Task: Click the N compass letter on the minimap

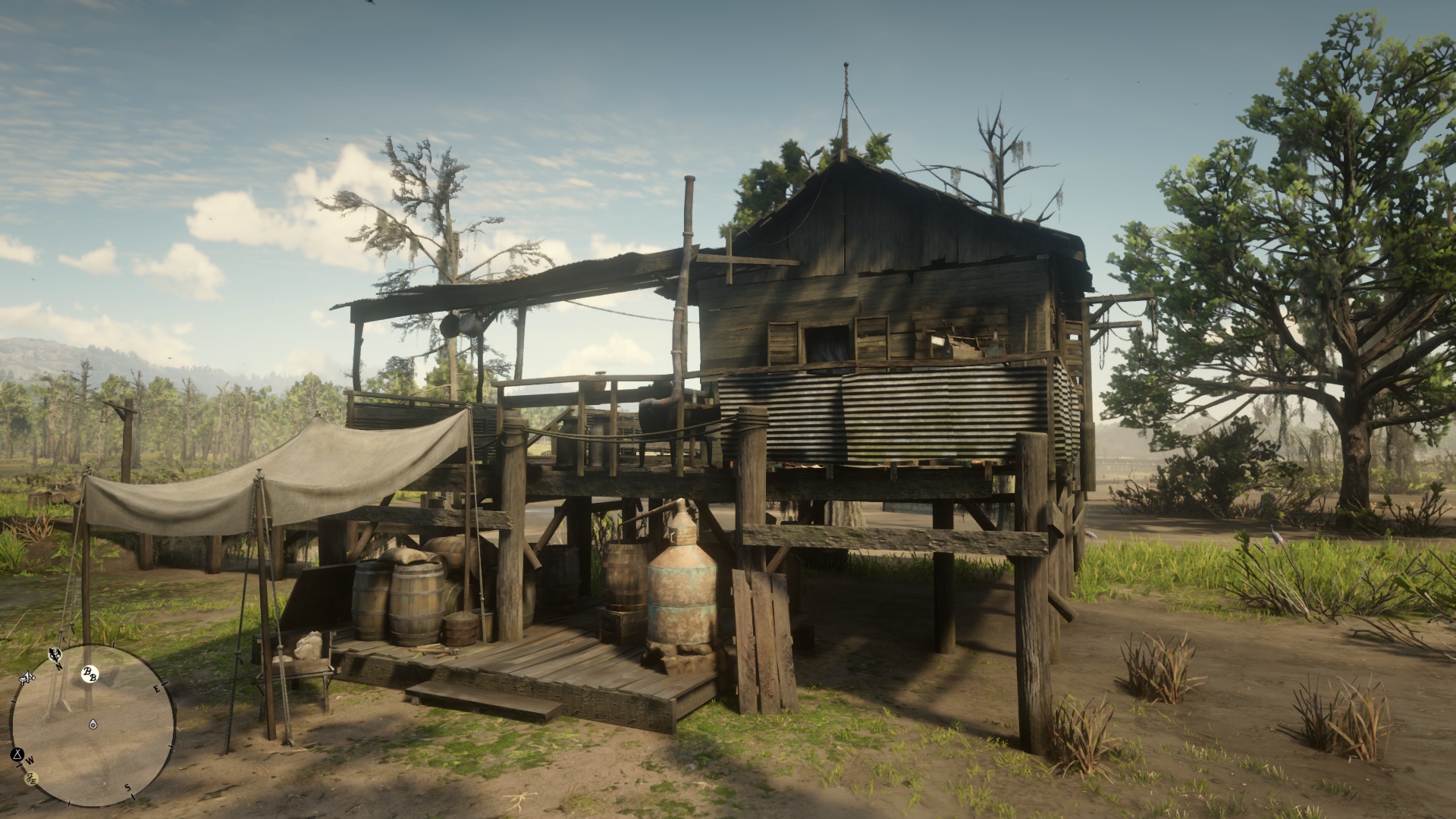Action: tap(58, 666)
